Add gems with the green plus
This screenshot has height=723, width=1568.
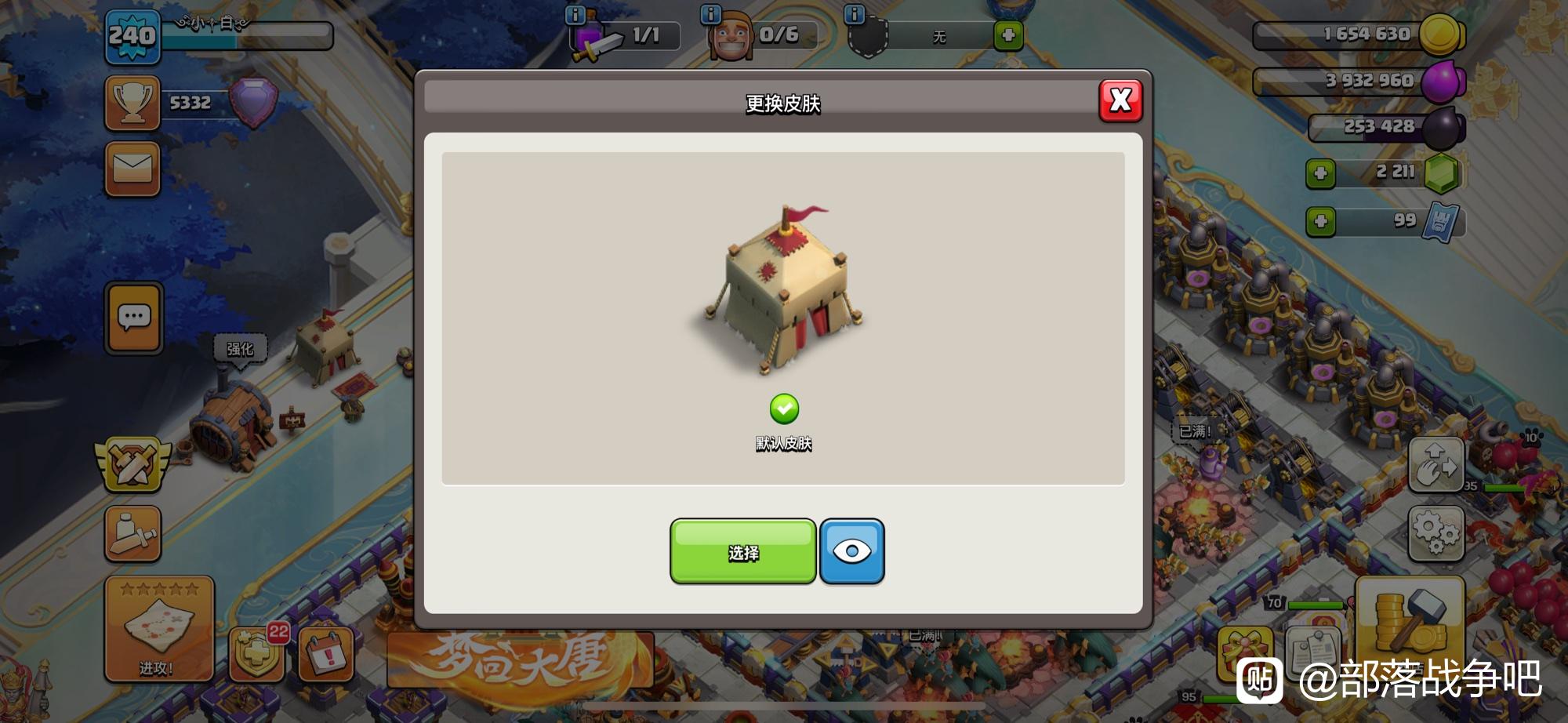point(1320,173)
